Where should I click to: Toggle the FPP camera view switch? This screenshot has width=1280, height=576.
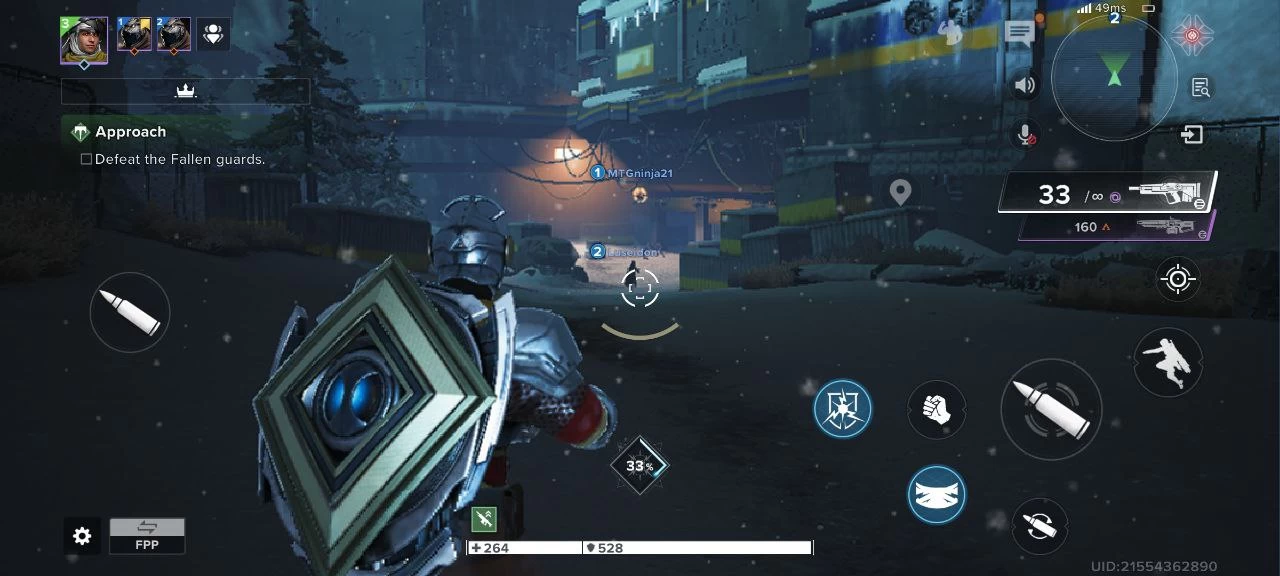click(147, 535)
